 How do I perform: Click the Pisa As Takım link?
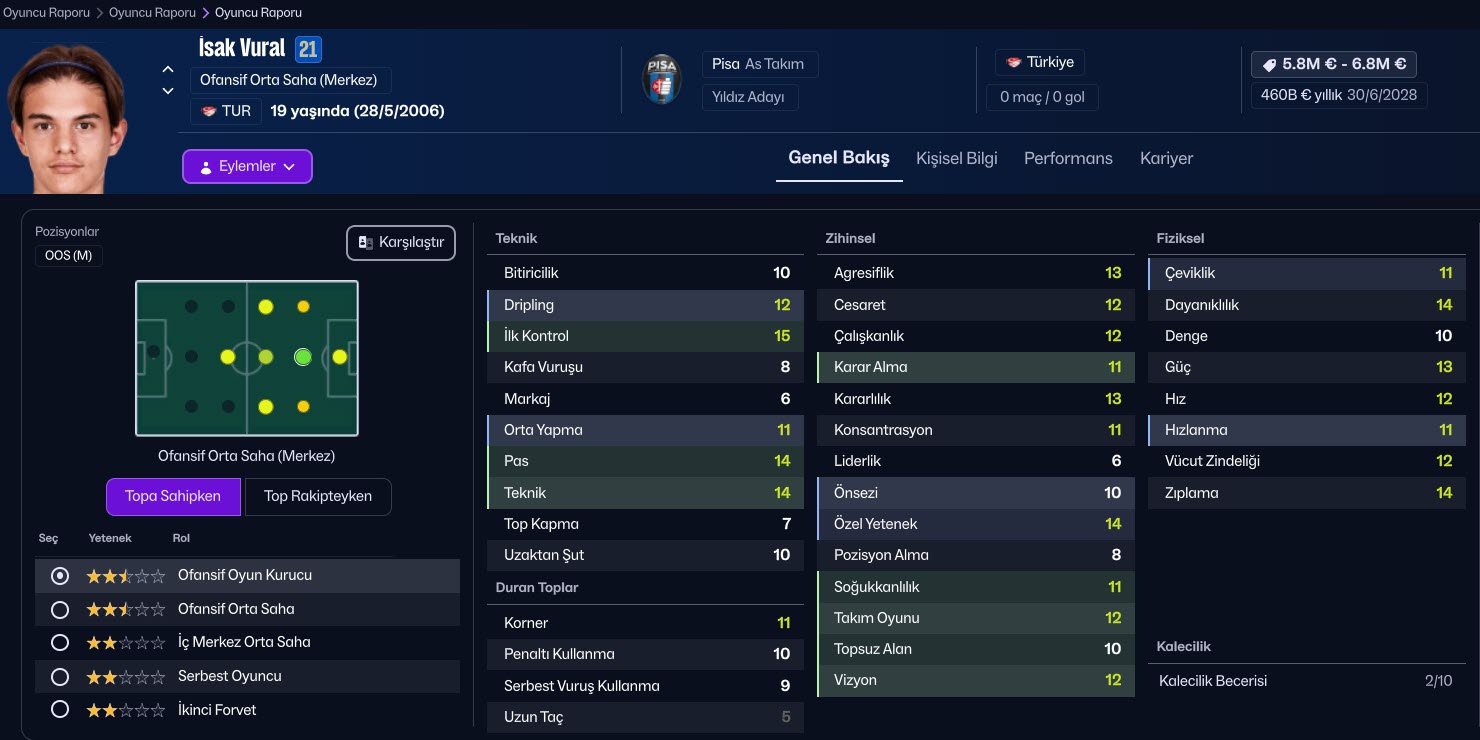[x=758, y=64]
